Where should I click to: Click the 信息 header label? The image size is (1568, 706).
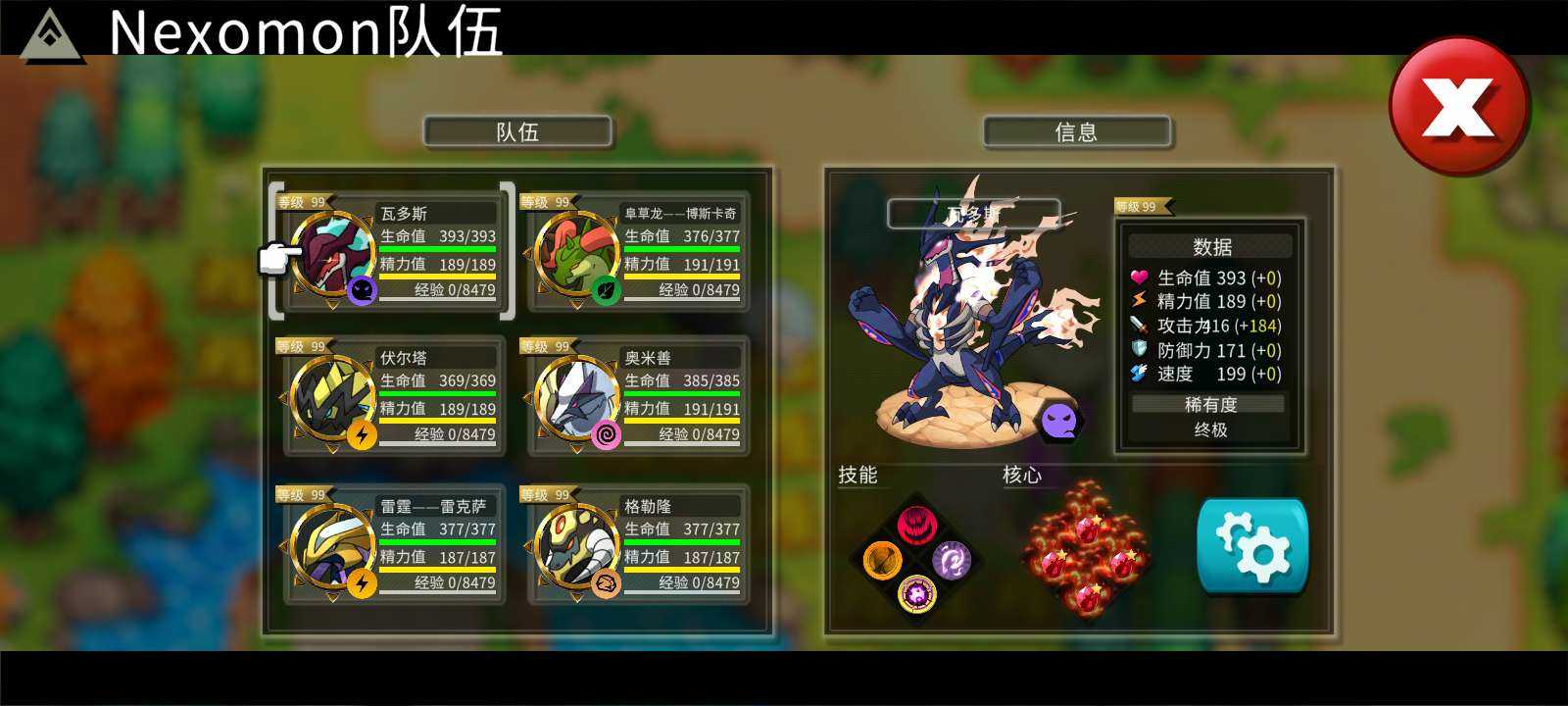(x=1076, y=132)
